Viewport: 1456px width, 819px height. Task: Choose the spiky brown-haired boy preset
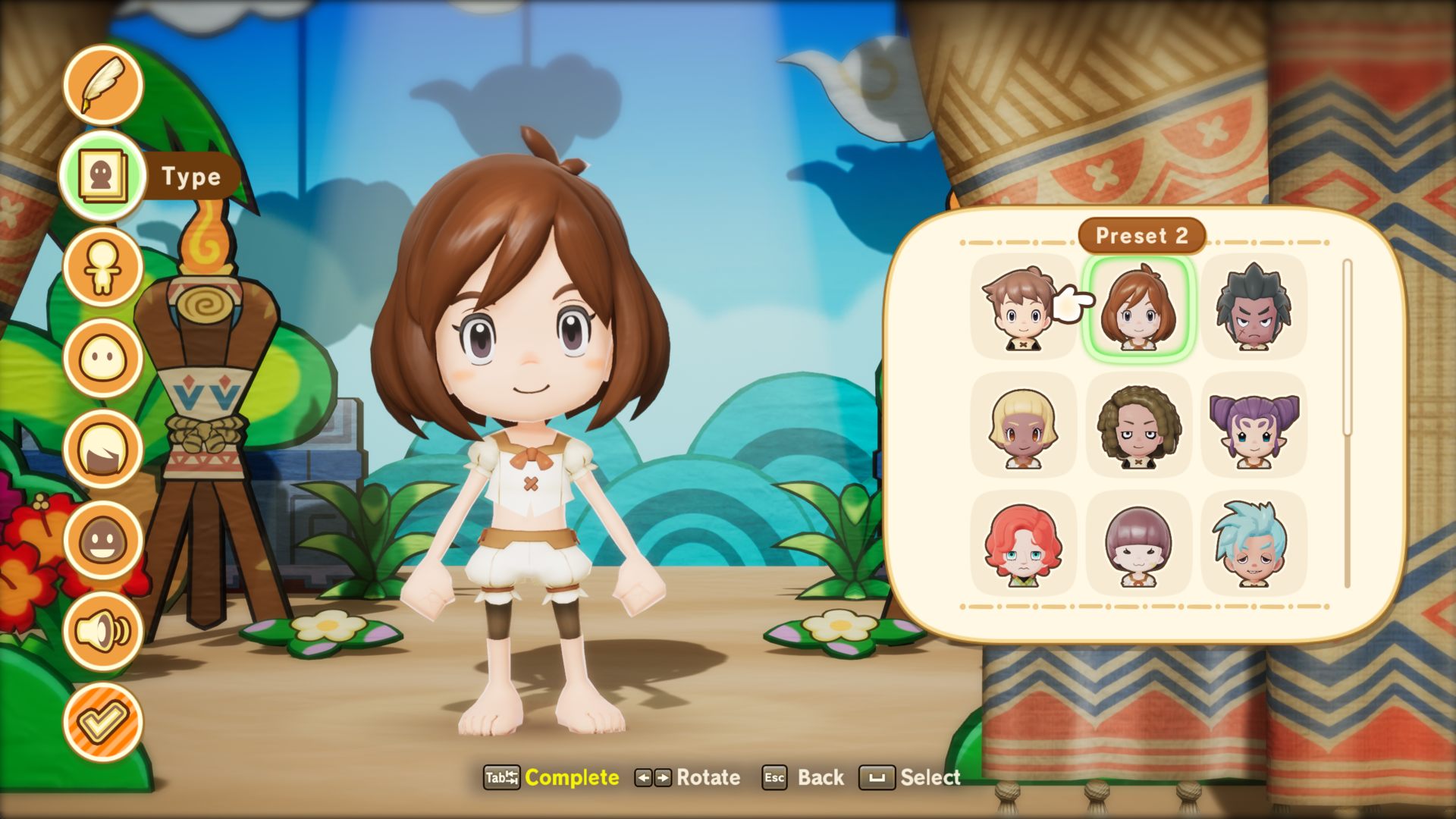pyautogui.click(x=1022, y=307)
